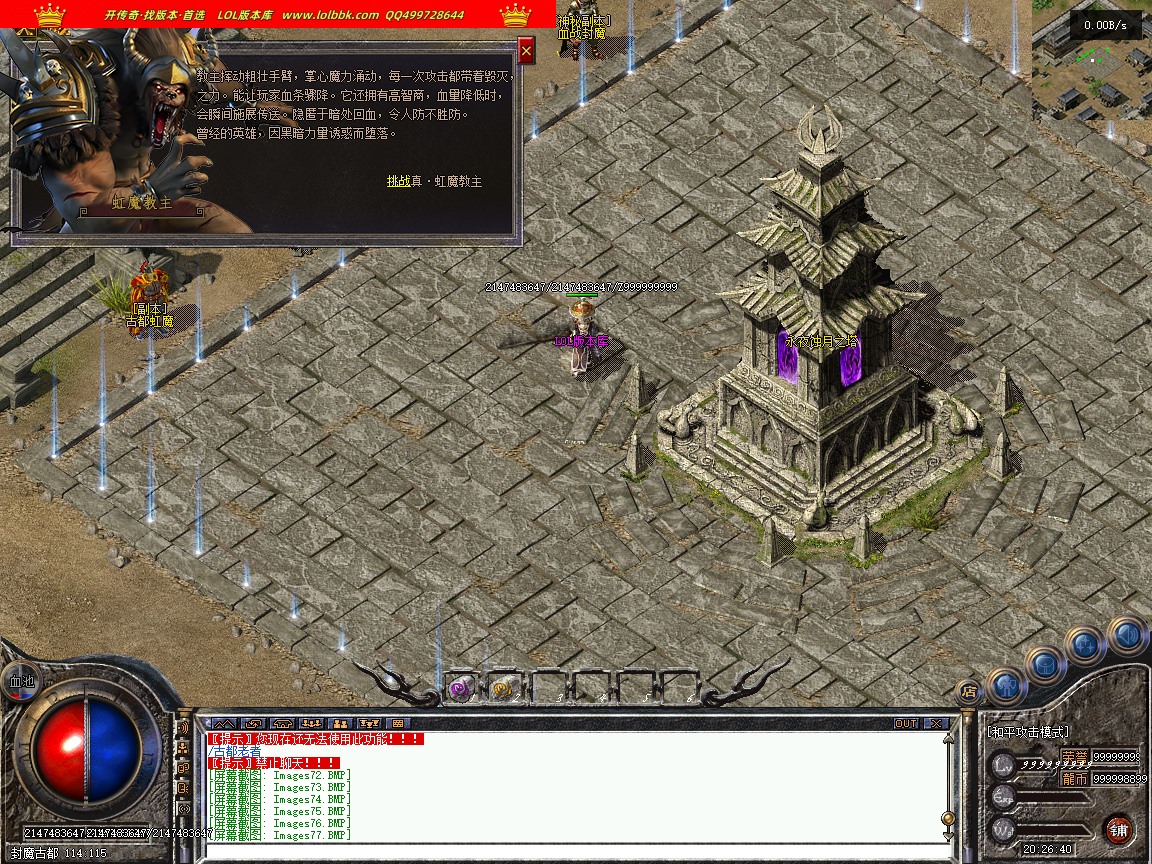Click the chat window OUT button
The width and height of the screenshot is (1152, 864).
[906, 723]
